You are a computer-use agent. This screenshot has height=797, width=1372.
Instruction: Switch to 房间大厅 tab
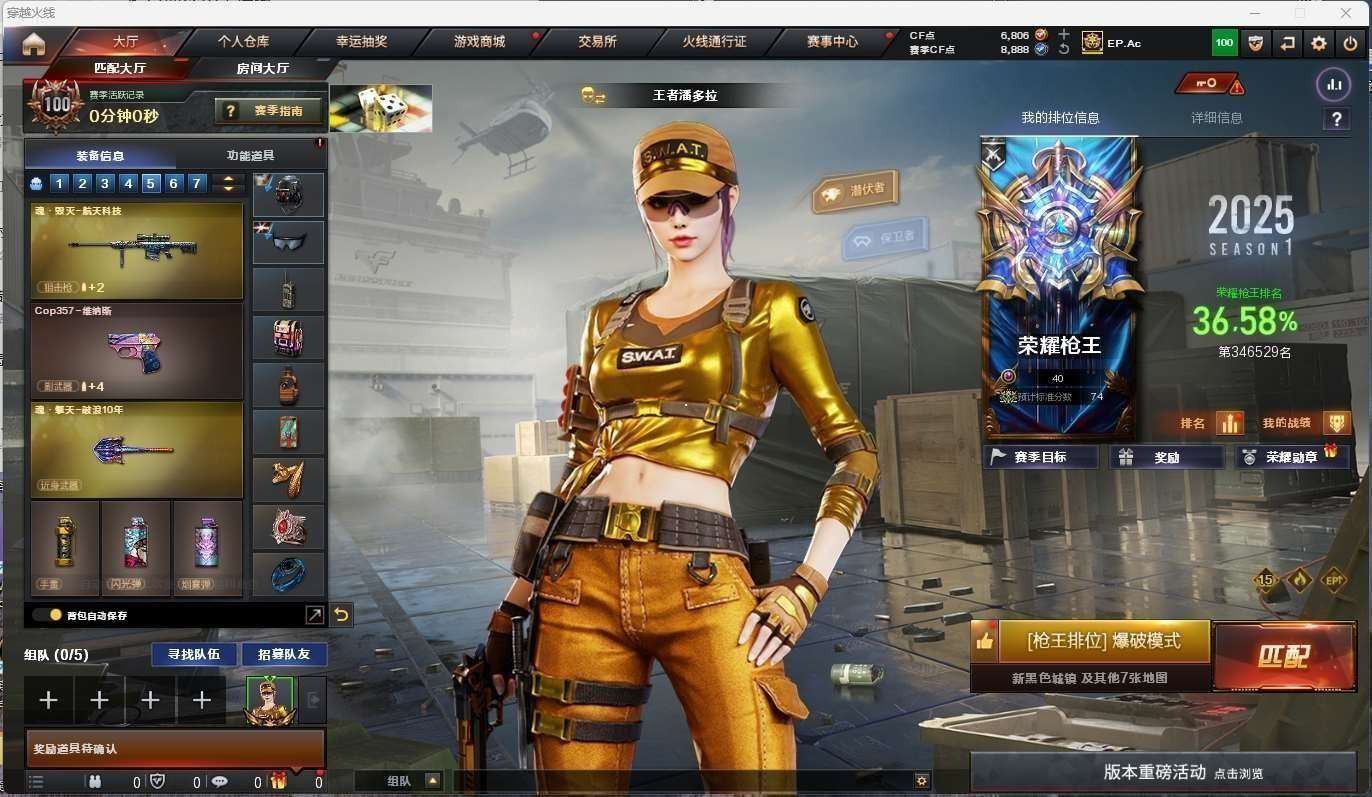[x=263, y=68]
